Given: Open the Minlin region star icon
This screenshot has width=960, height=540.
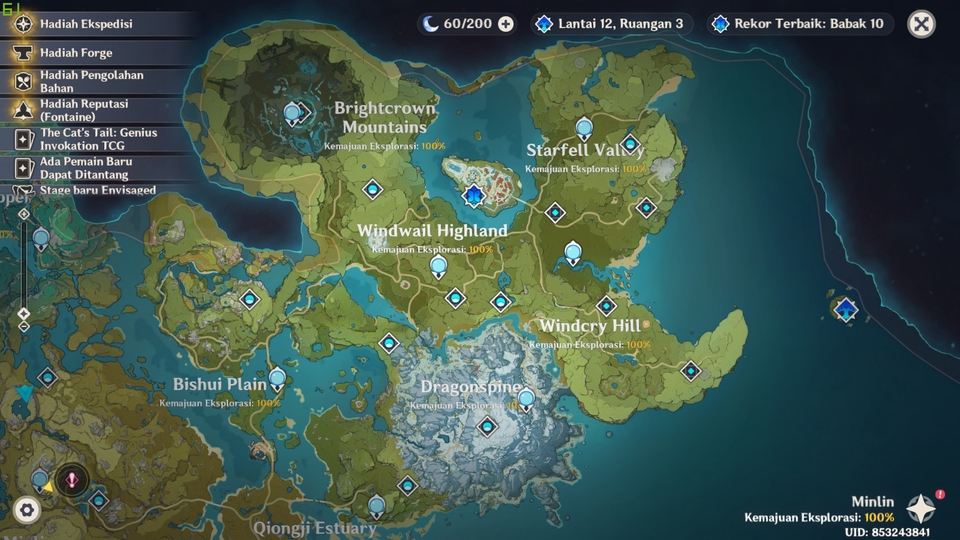Looking at the screenshot, I should tap(921, 508).
